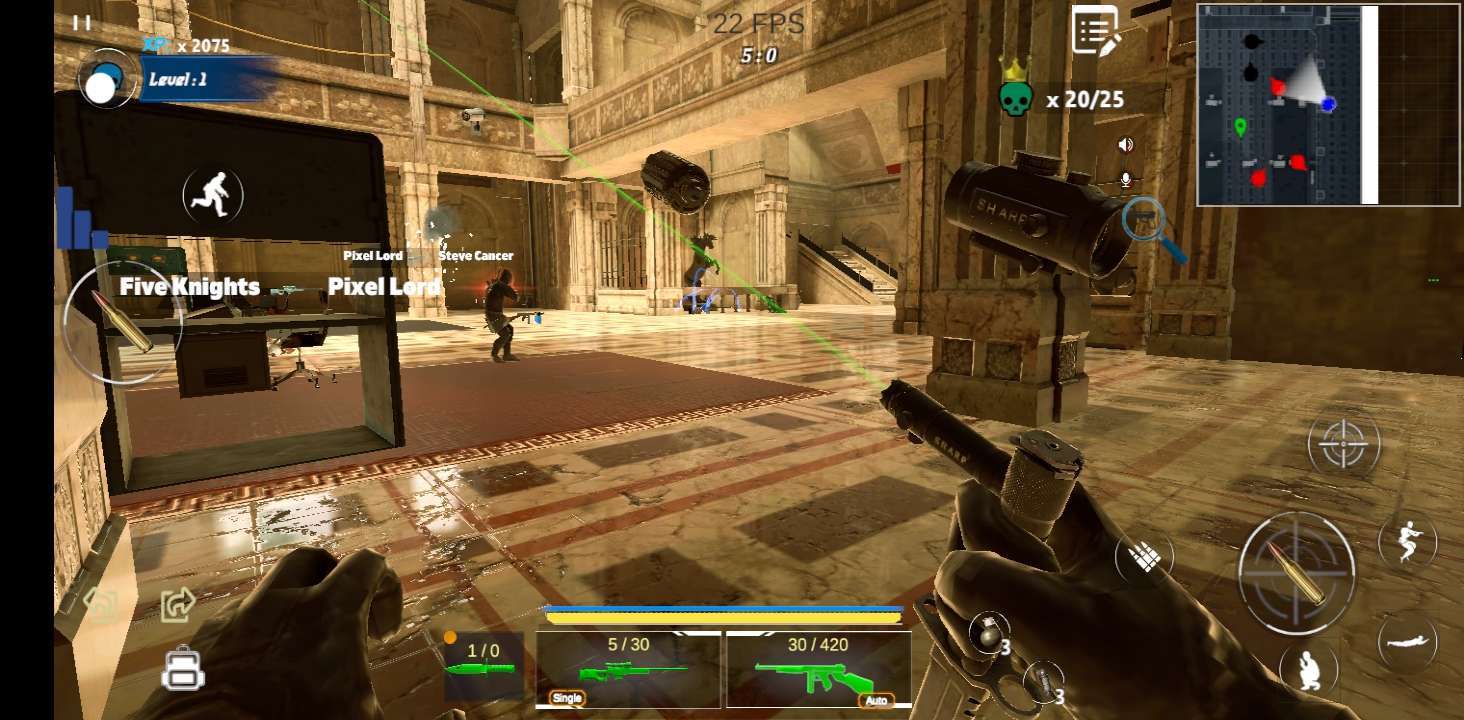
Task: Toggle the microphone voice chat icon
Action: [x=1126, y=180]
